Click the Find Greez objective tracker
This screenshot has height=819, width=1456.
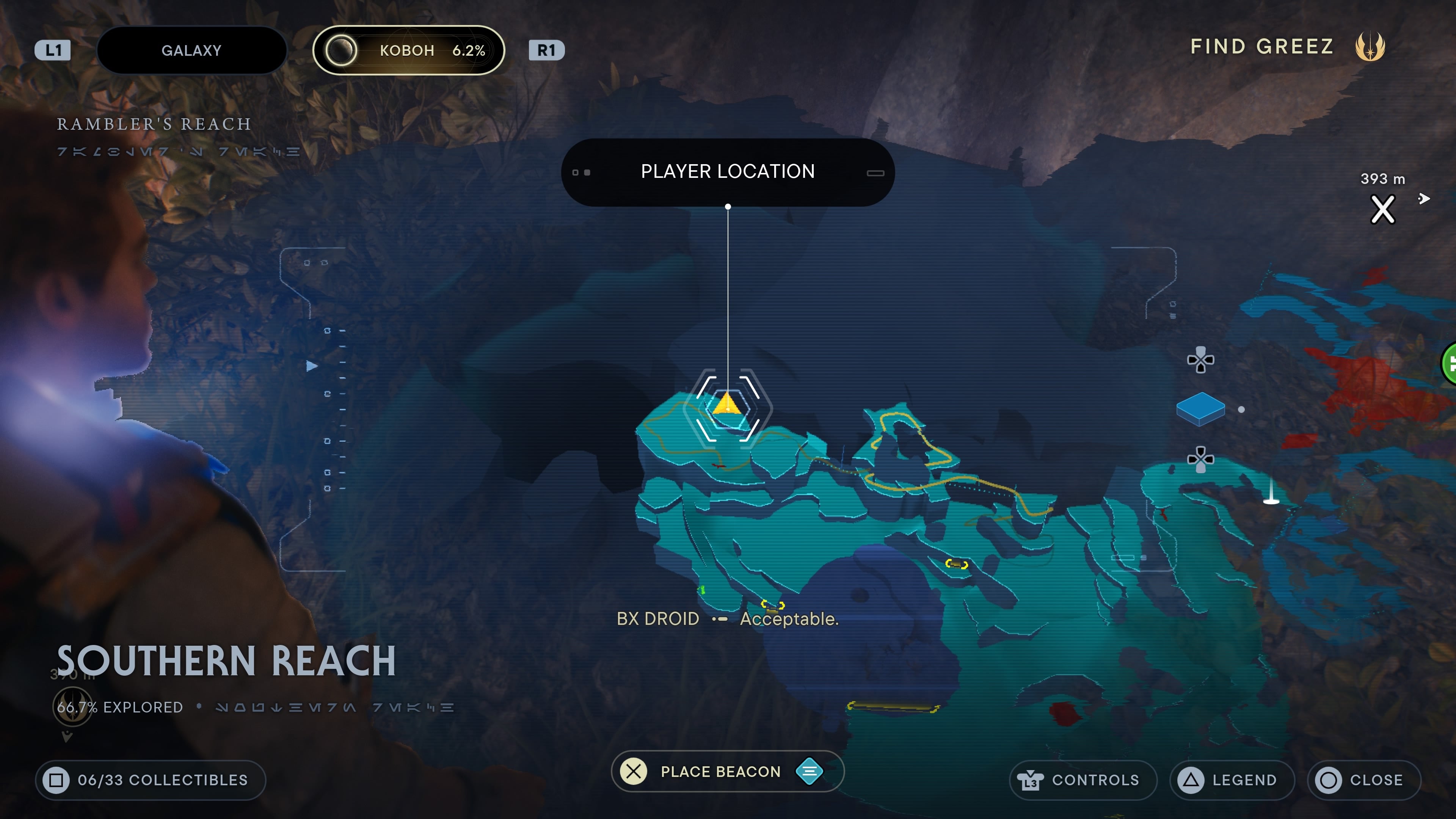pyautogui.click(x=1287, y=46)
